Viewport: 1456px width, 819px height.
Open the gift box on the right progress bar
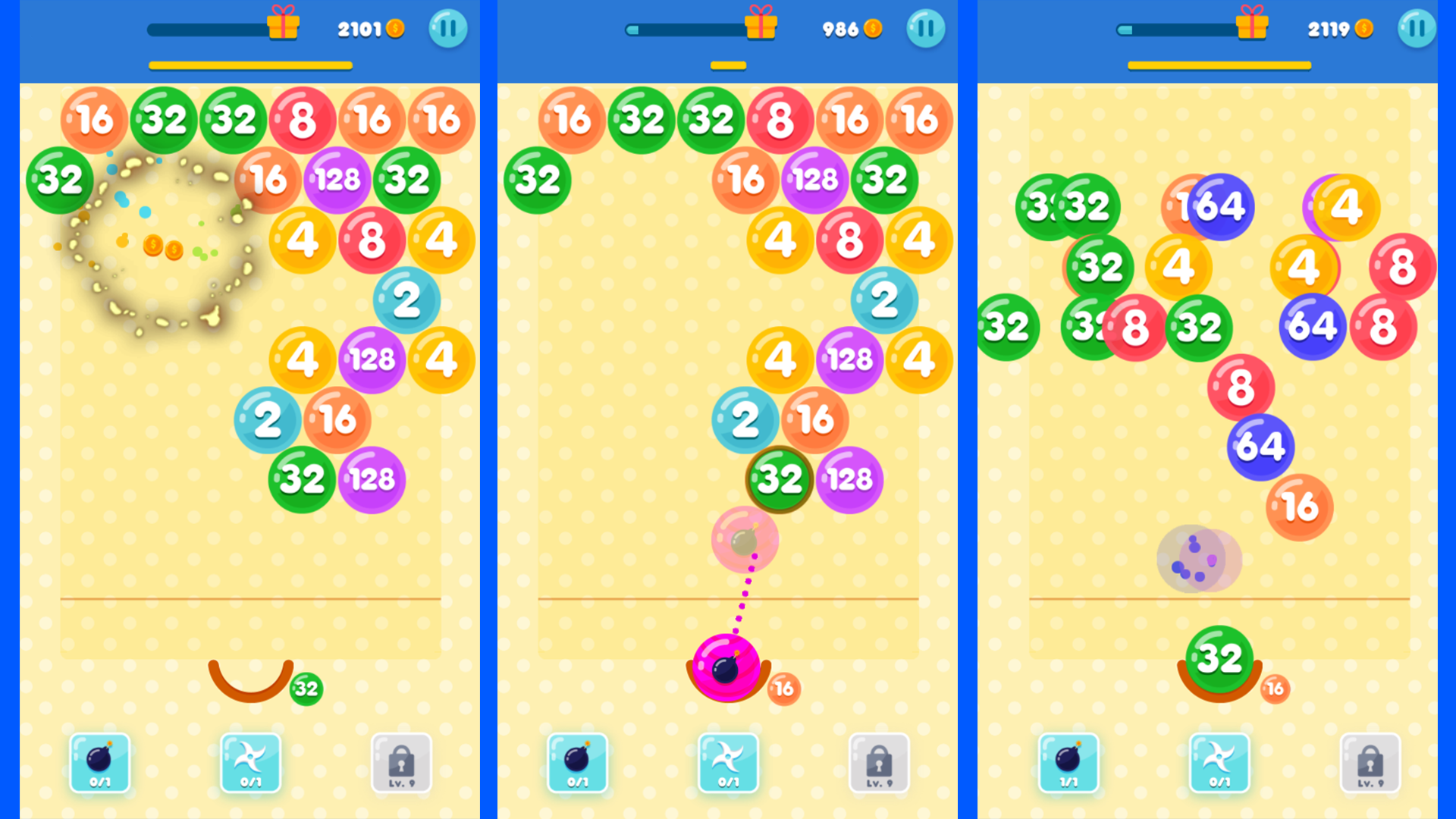[1252, 24]
